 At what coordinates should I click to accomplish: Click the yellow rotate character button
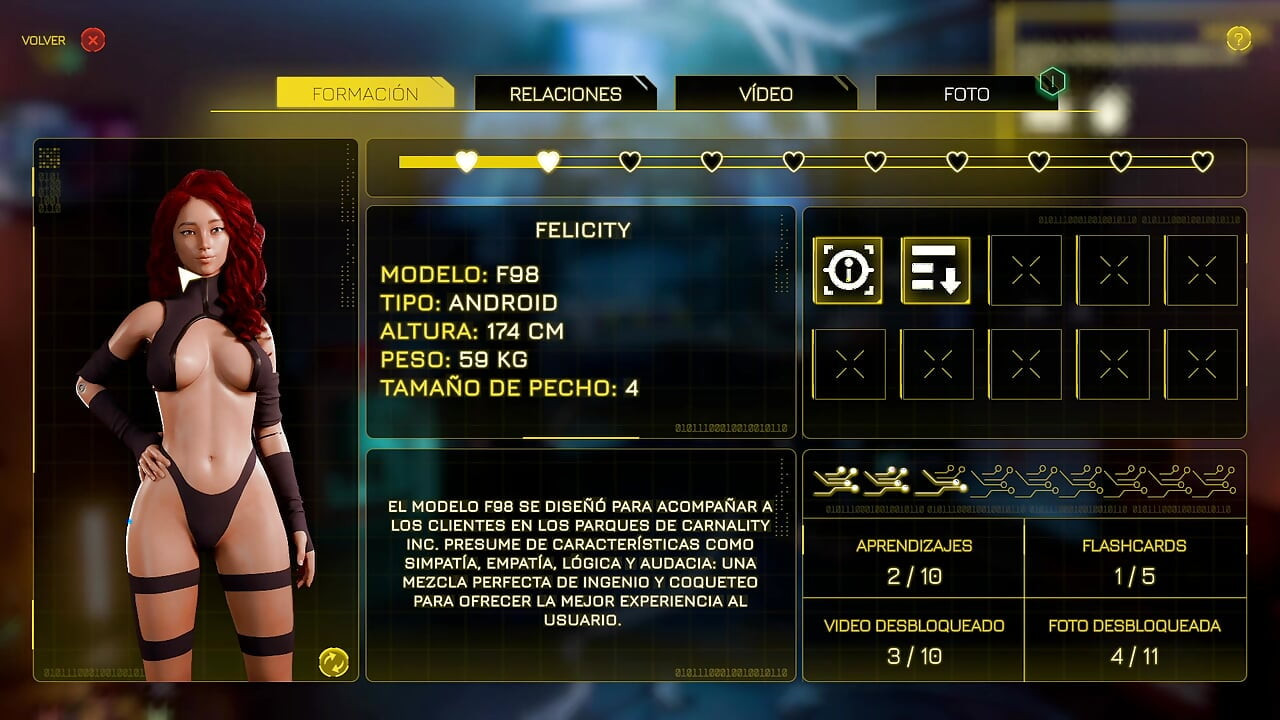pos(333,661)
